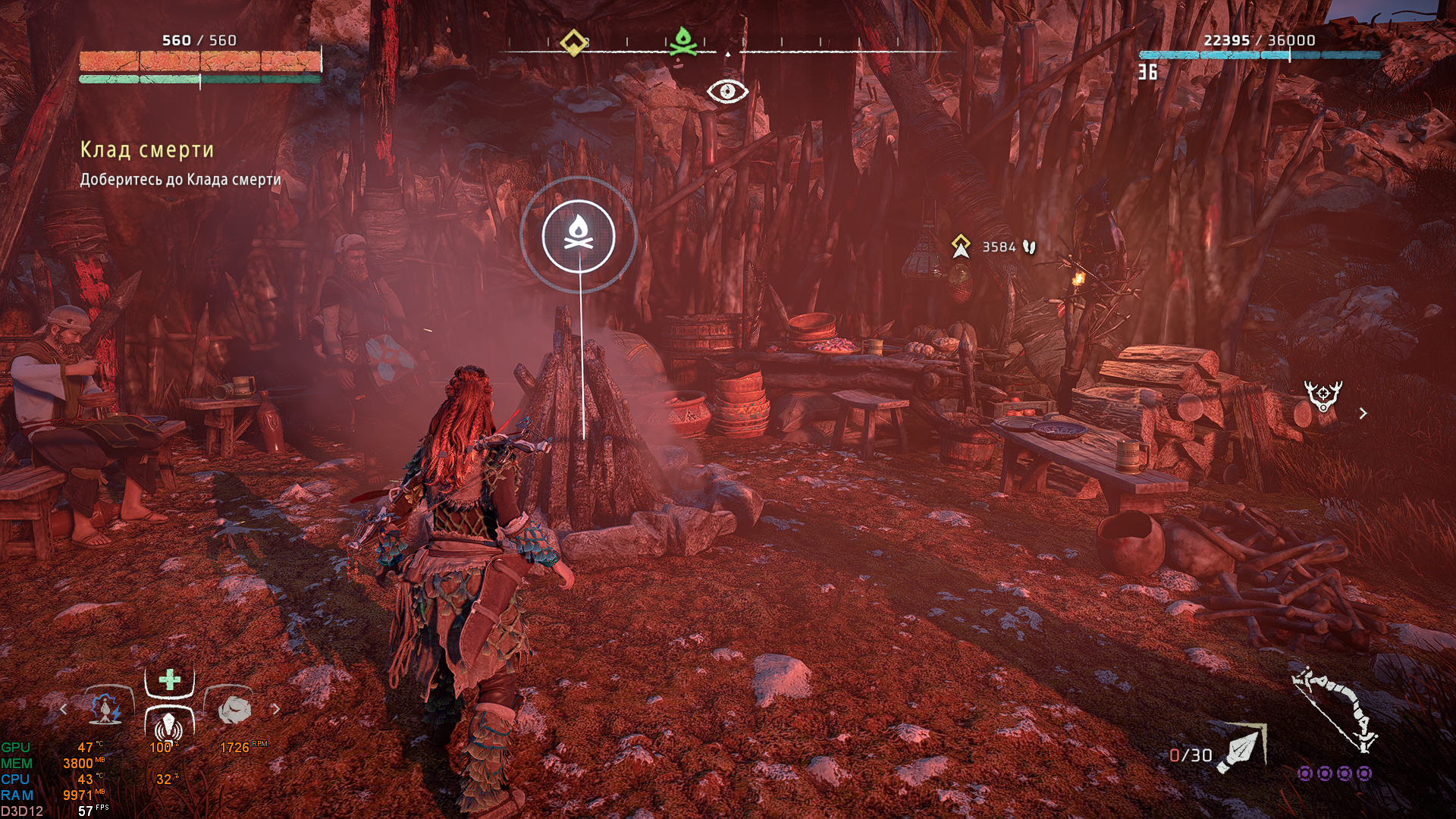Toggle the stealth eye visibility indicator

(727, 92)
